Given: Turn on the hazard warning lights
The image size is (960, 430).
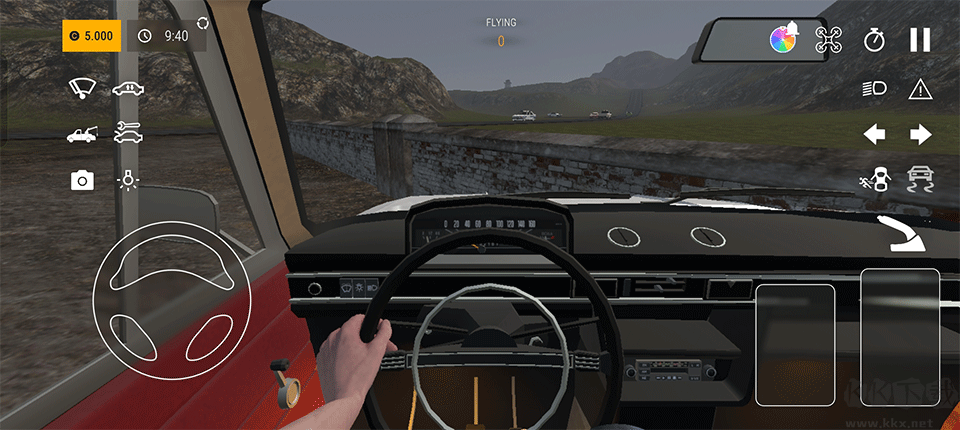Looking at the screenshot, I should (920, 89).
